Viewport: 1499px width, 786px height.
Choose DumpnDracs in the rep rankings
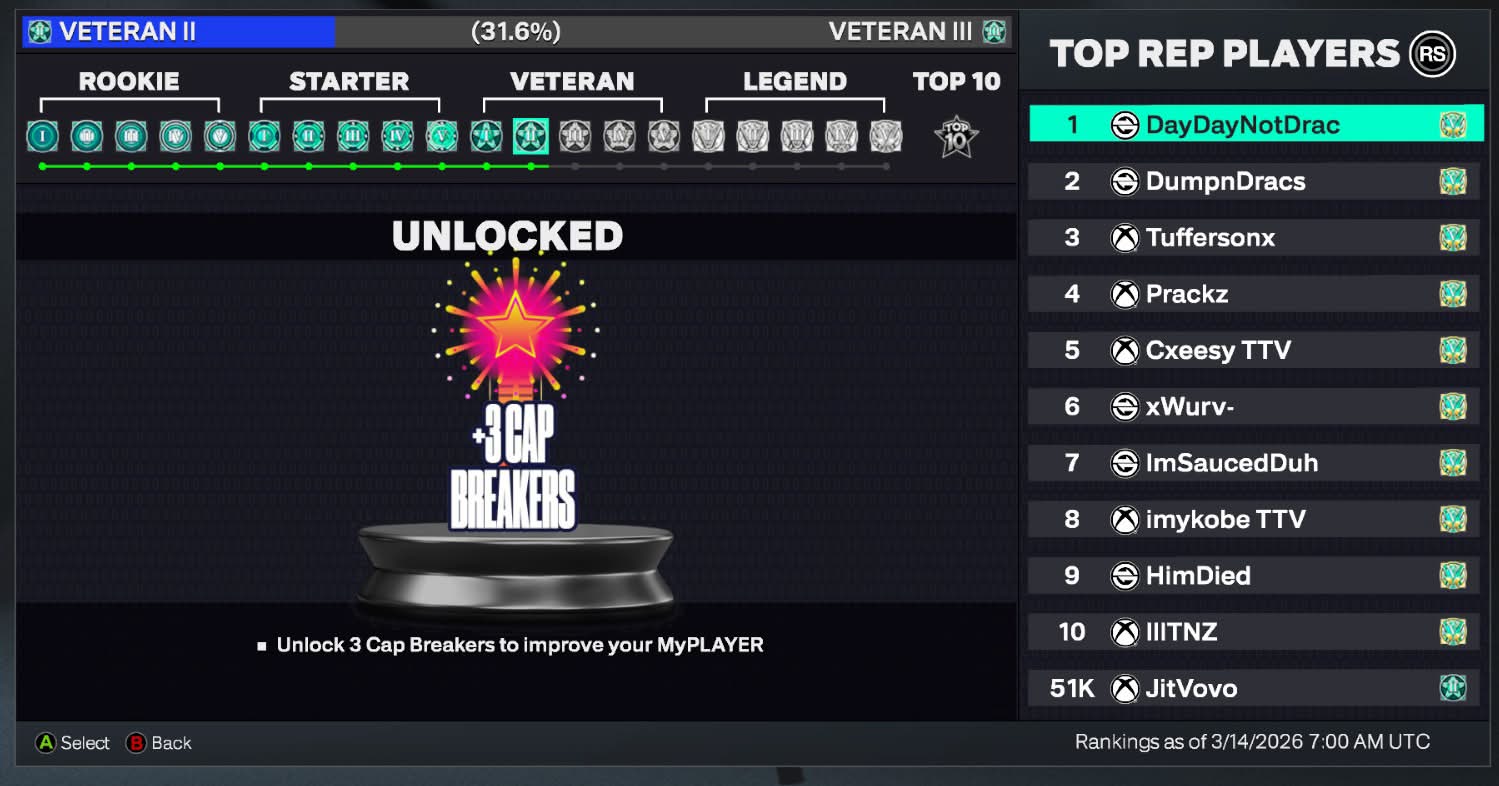point(1254,181)
